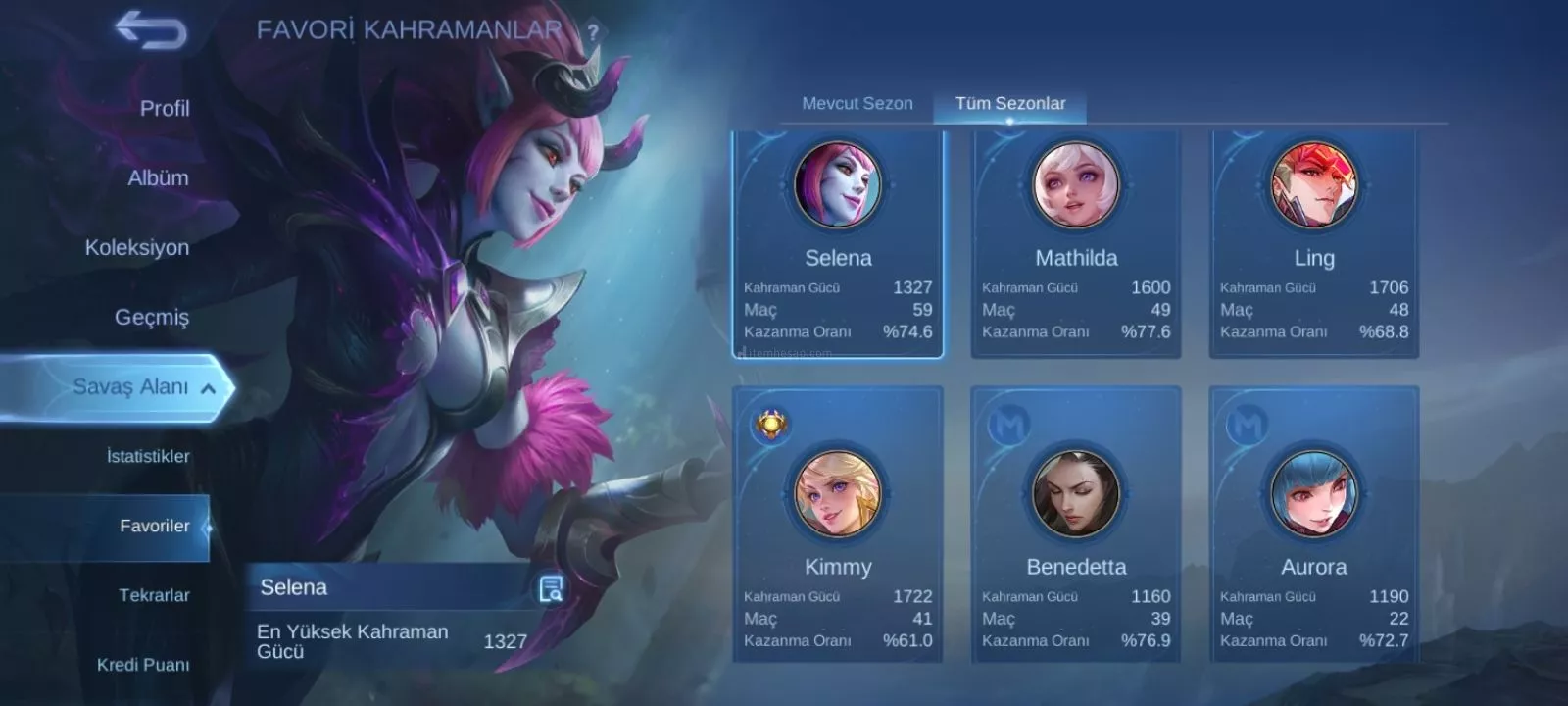
Task: Select the Tüm Sezonlar tab
Action: [x=1010, y=104]
